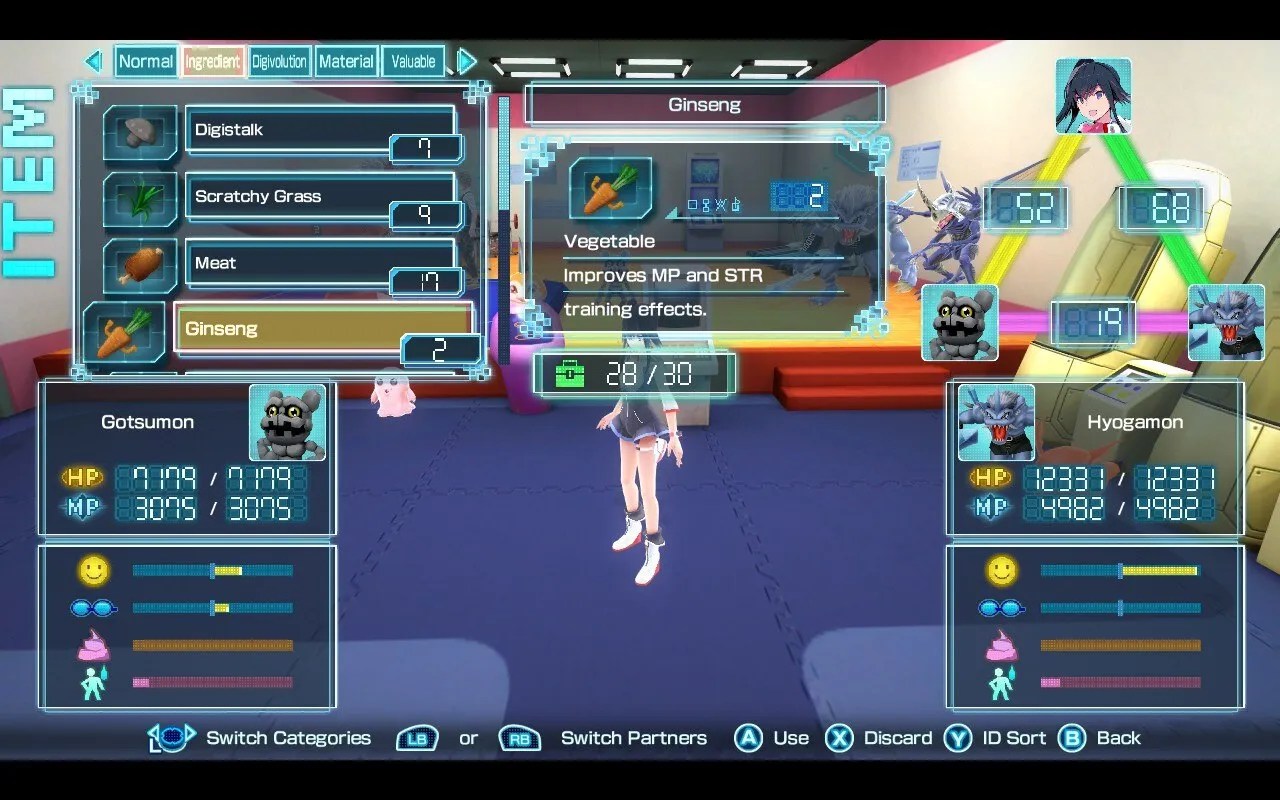Select the Meat item icon
The height and width of the screenshot is (800, 1280).
[x=139, y=266]
